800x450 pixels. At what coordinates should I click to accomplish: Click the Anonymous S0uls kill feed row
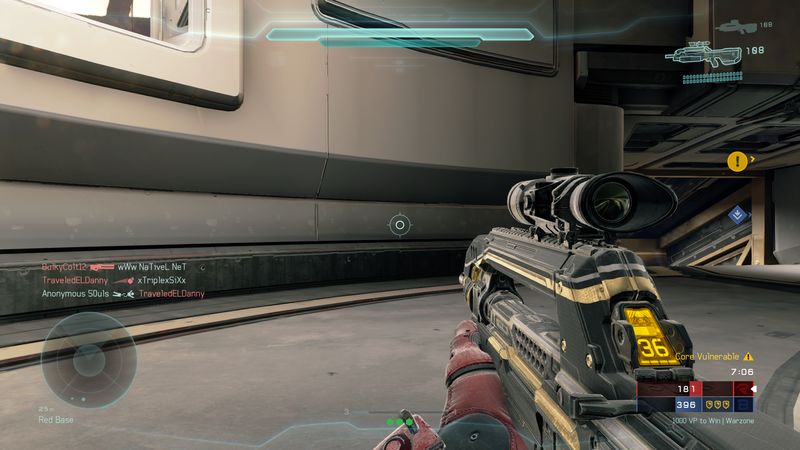click(123, 294)
